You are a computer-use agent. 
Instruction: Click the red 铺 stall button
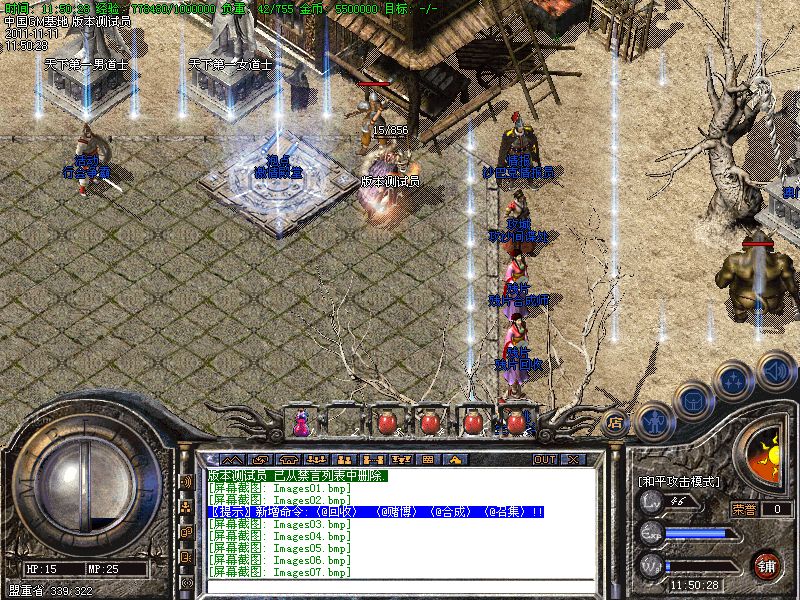click(768, 565)
